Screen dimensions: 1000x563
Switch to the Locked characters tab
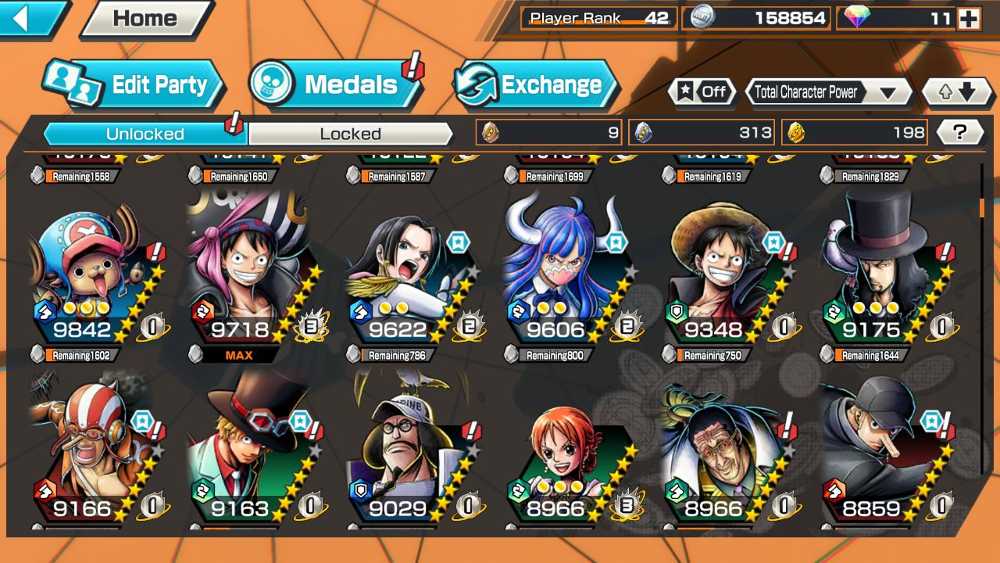click(x=350, y=133)
